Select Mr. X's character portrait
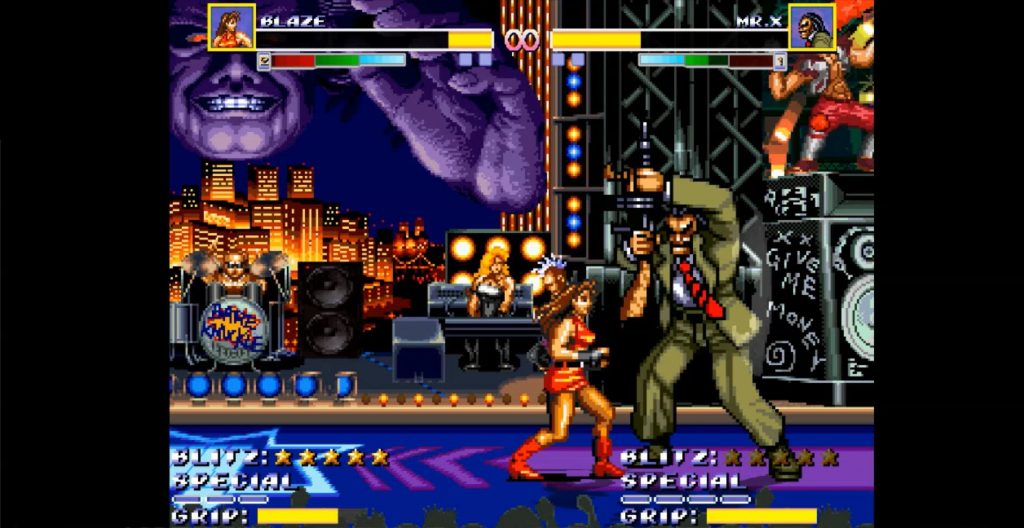 coord(811,27)
